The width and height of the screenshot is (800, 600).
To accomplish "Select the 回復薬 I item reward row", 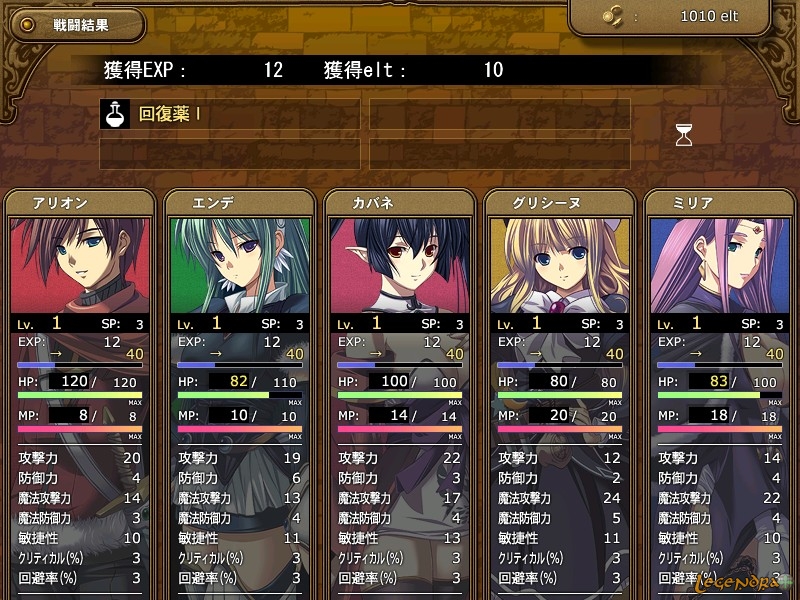I will tap(230, 114).
